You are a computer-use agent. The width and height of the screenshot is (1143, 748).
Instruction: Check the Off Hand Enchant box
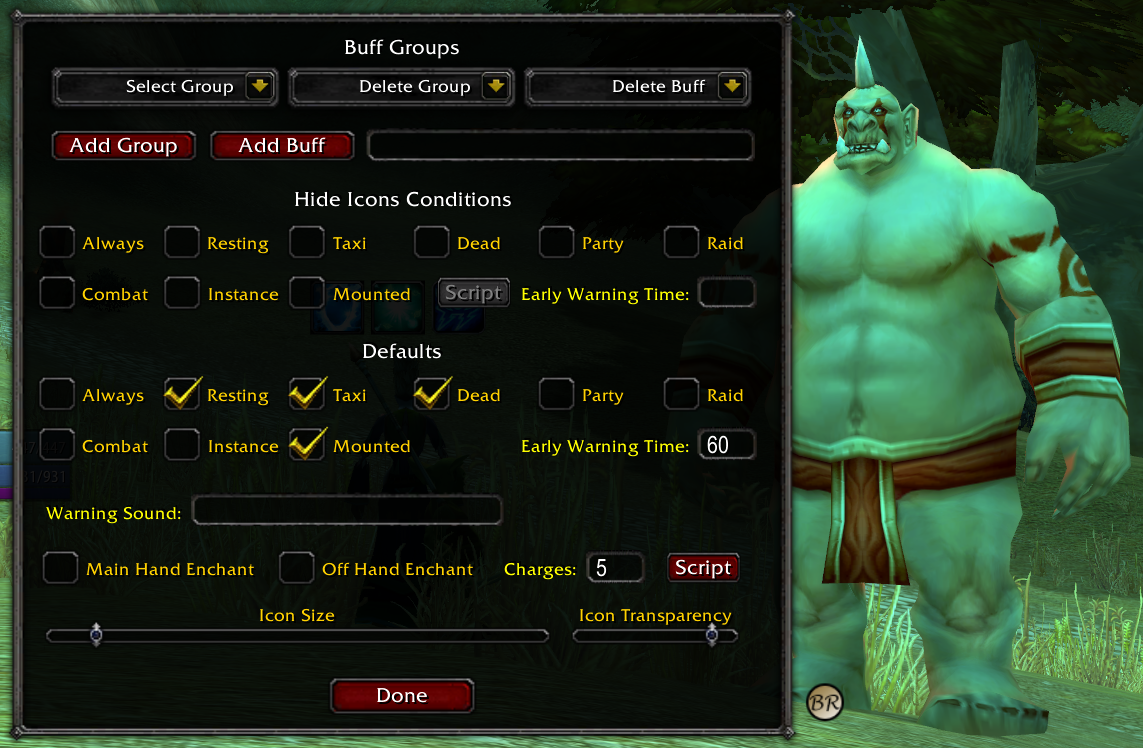[296, 568]
